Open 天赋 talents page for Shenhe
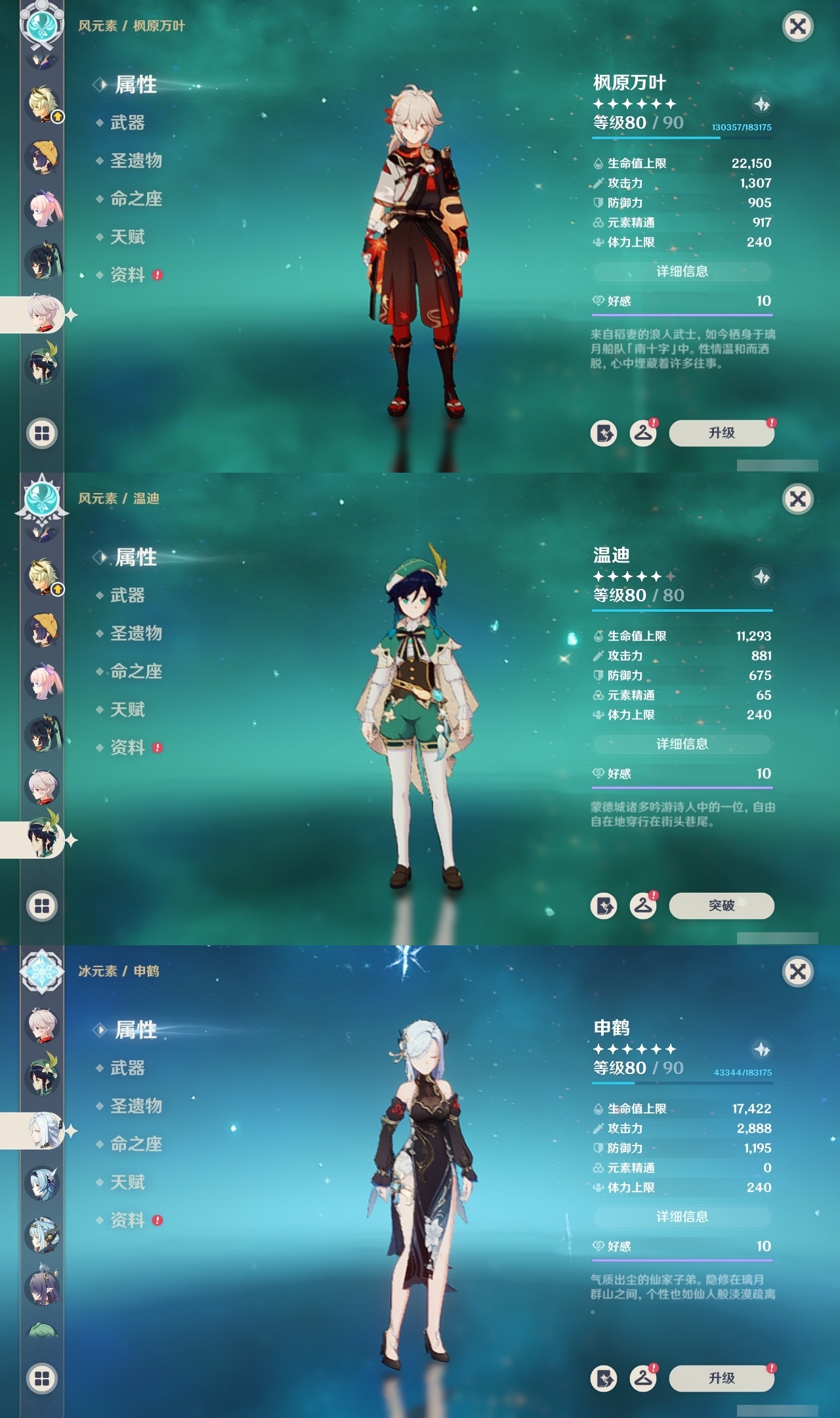 coord(130,1182)
